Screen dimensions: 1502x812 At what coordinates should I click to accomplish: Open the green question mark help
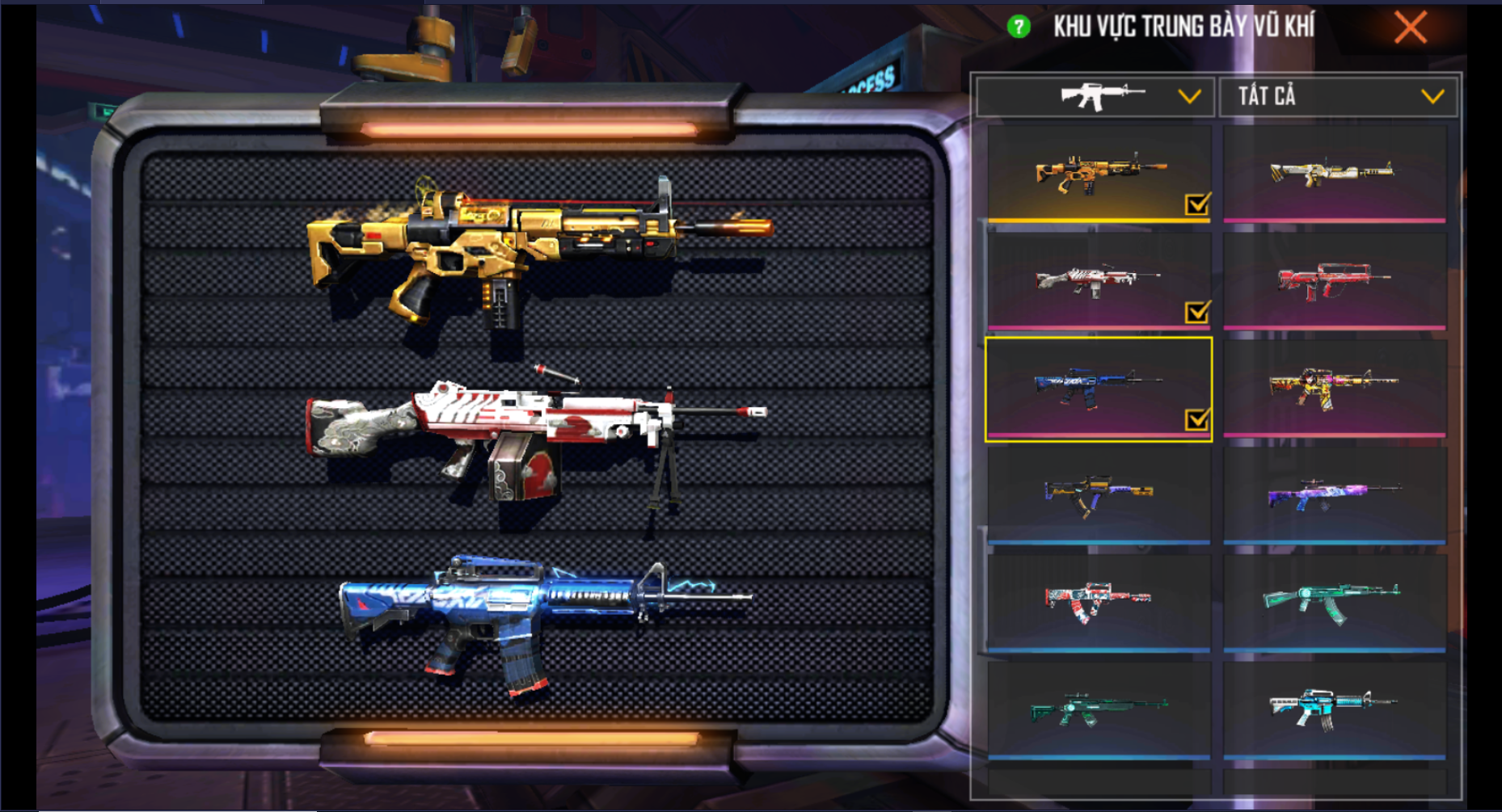click(x=1019, y=27)
